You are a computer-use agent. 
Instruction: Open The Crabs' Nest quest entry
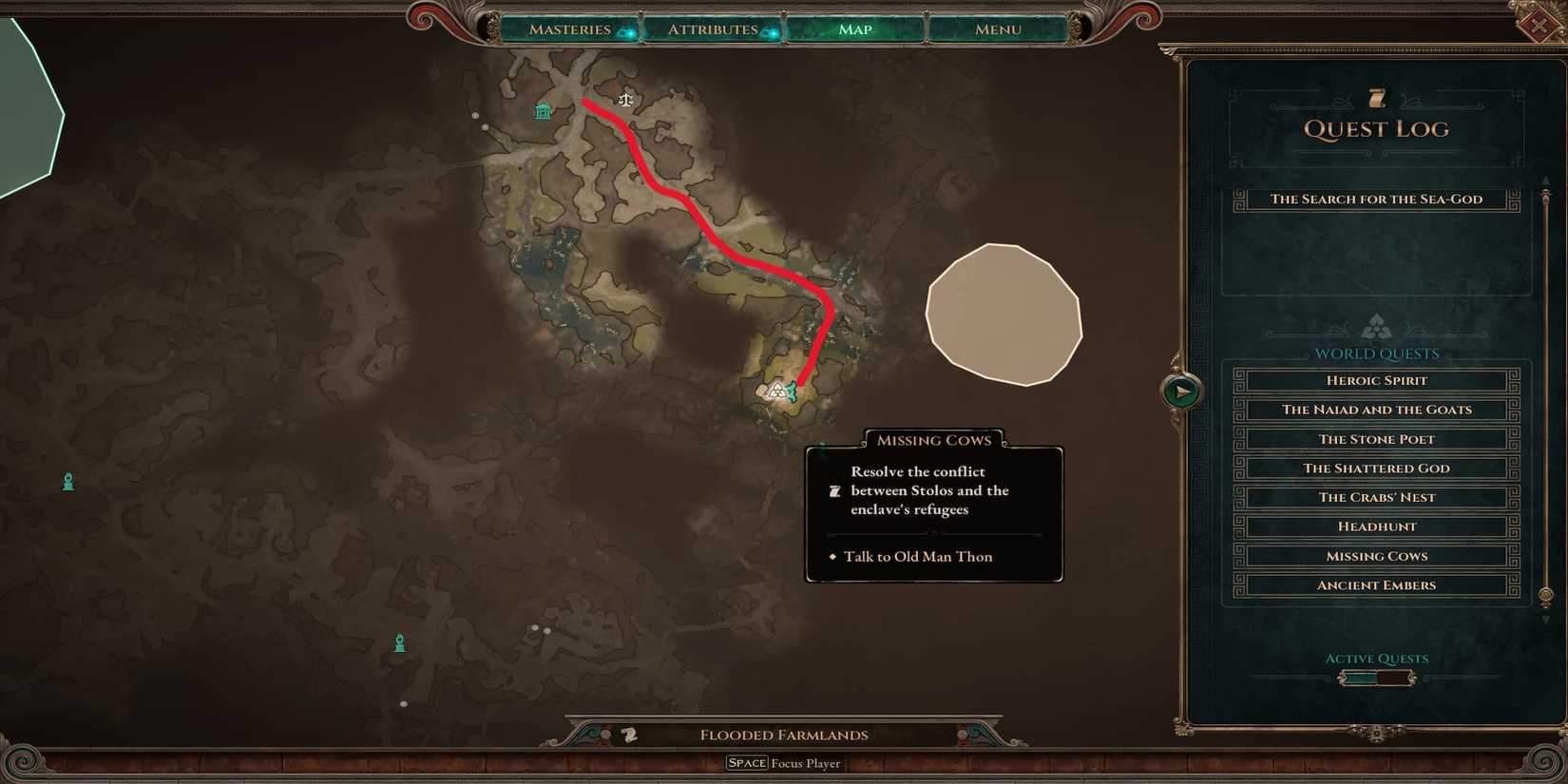tap(1376, 497)
